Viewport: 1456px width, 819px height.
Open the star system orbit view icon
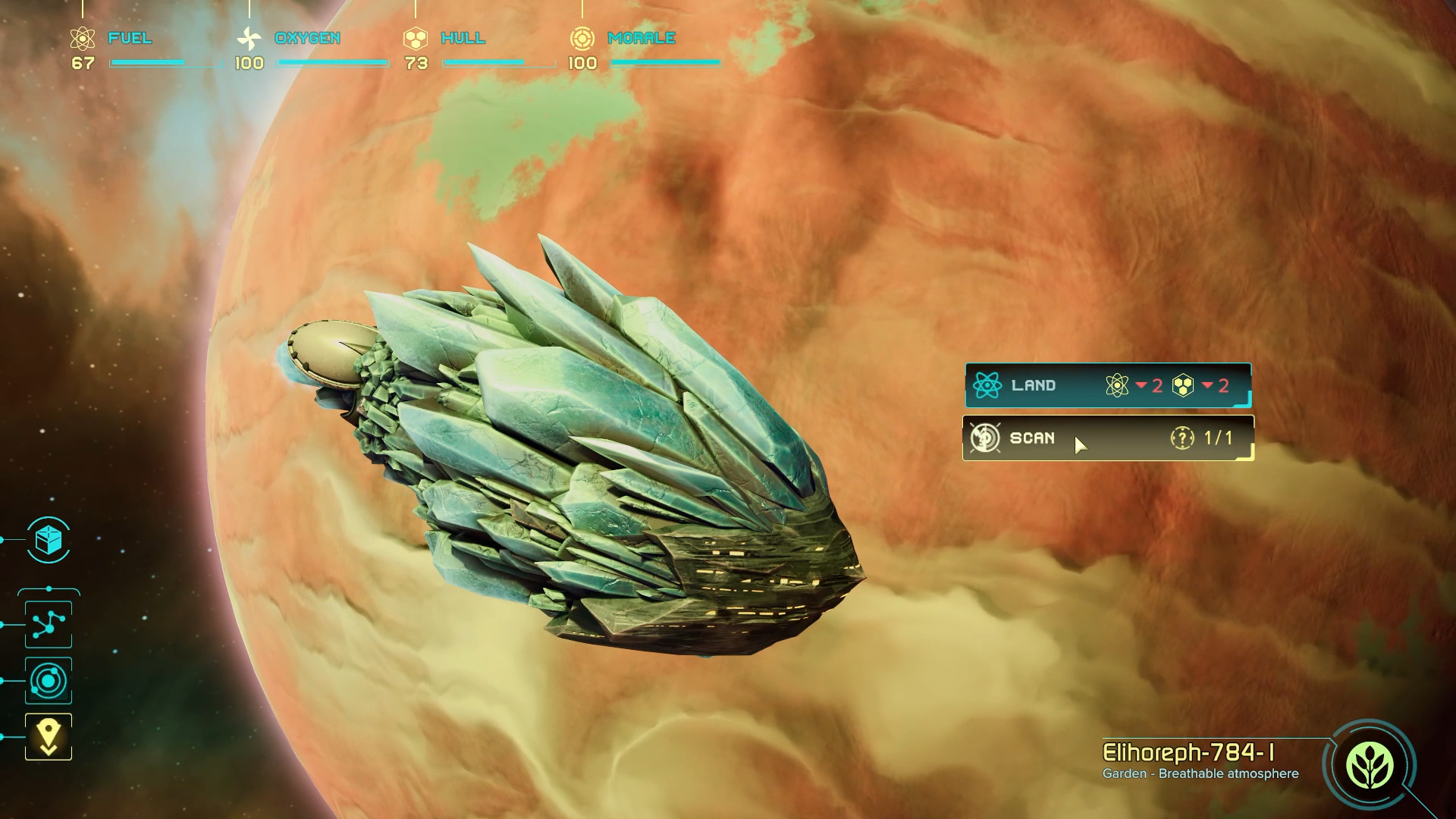(48, 681)
